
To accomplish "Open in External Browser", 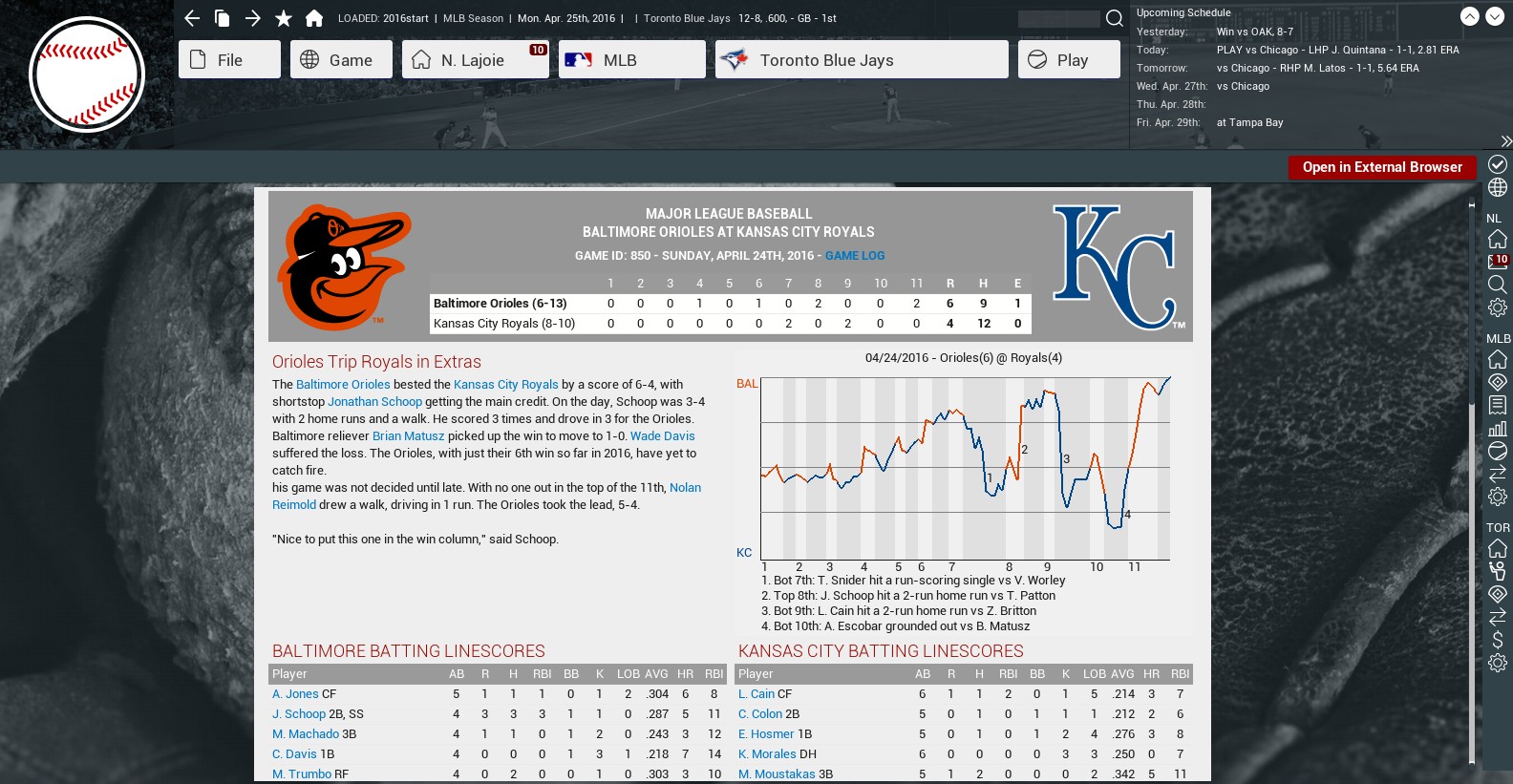I will [1381, 167].
